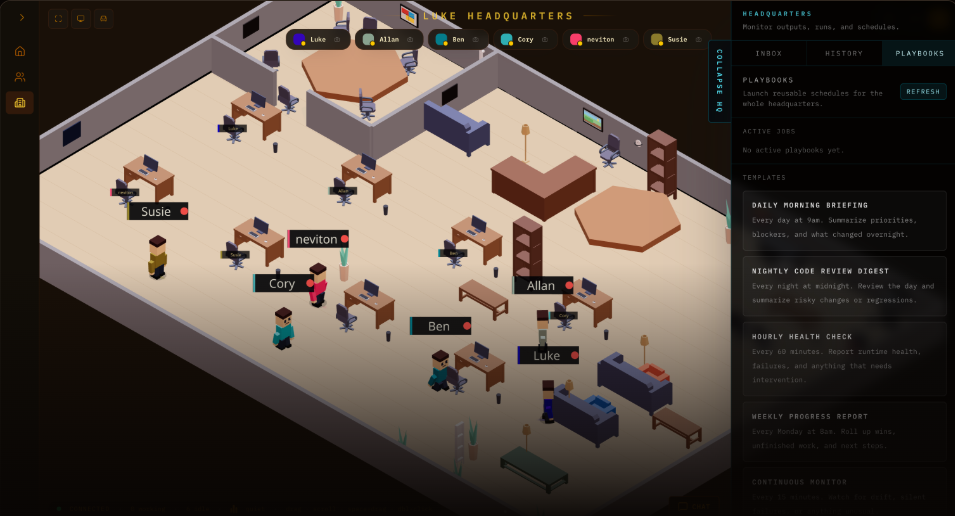Pick Cory from the agent bar
The height and width of the screenshot is (516, 955).
524,39
